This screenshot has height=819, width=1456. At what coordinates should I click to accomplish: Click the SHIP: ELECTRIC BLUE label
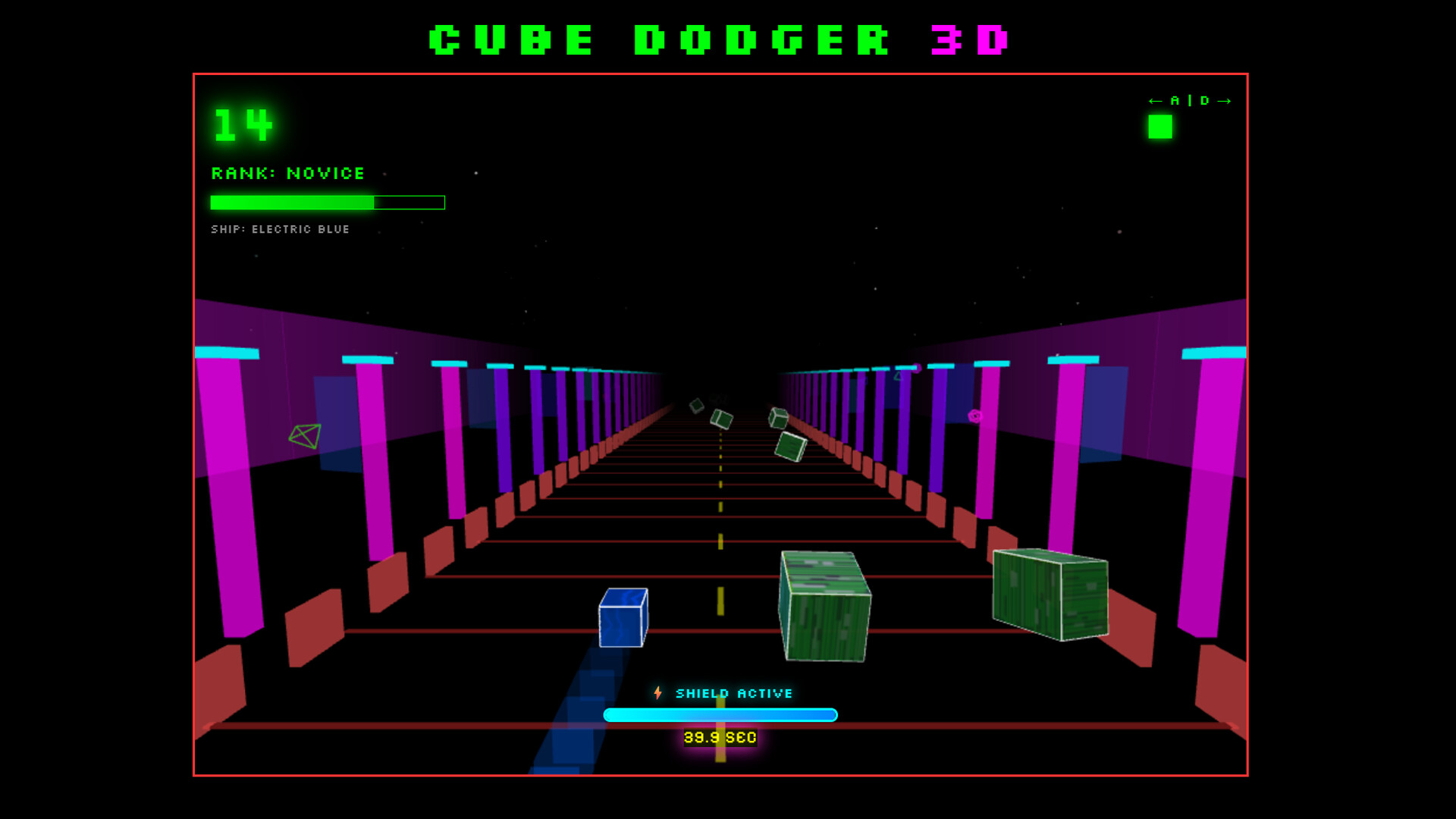pyautogui.click(x=280, y=229)
